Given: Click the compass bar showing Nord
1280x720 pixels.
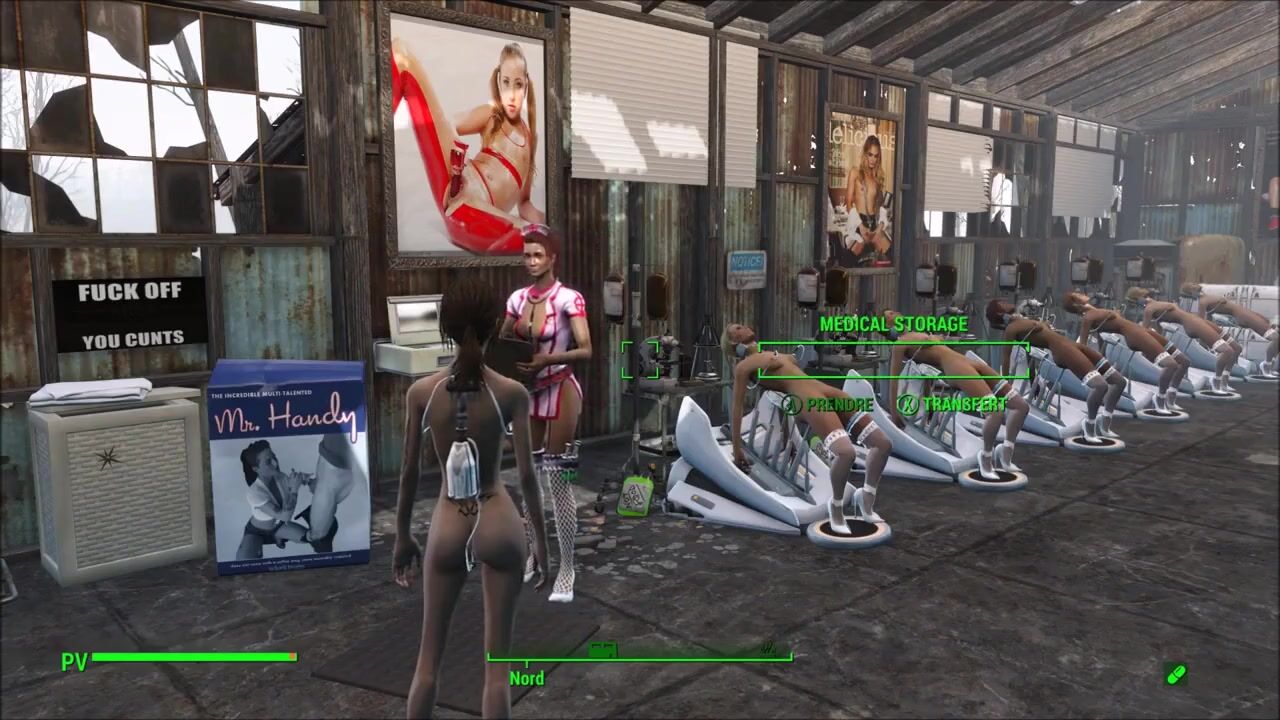Looking at the screenshot, I should point(639,656).
